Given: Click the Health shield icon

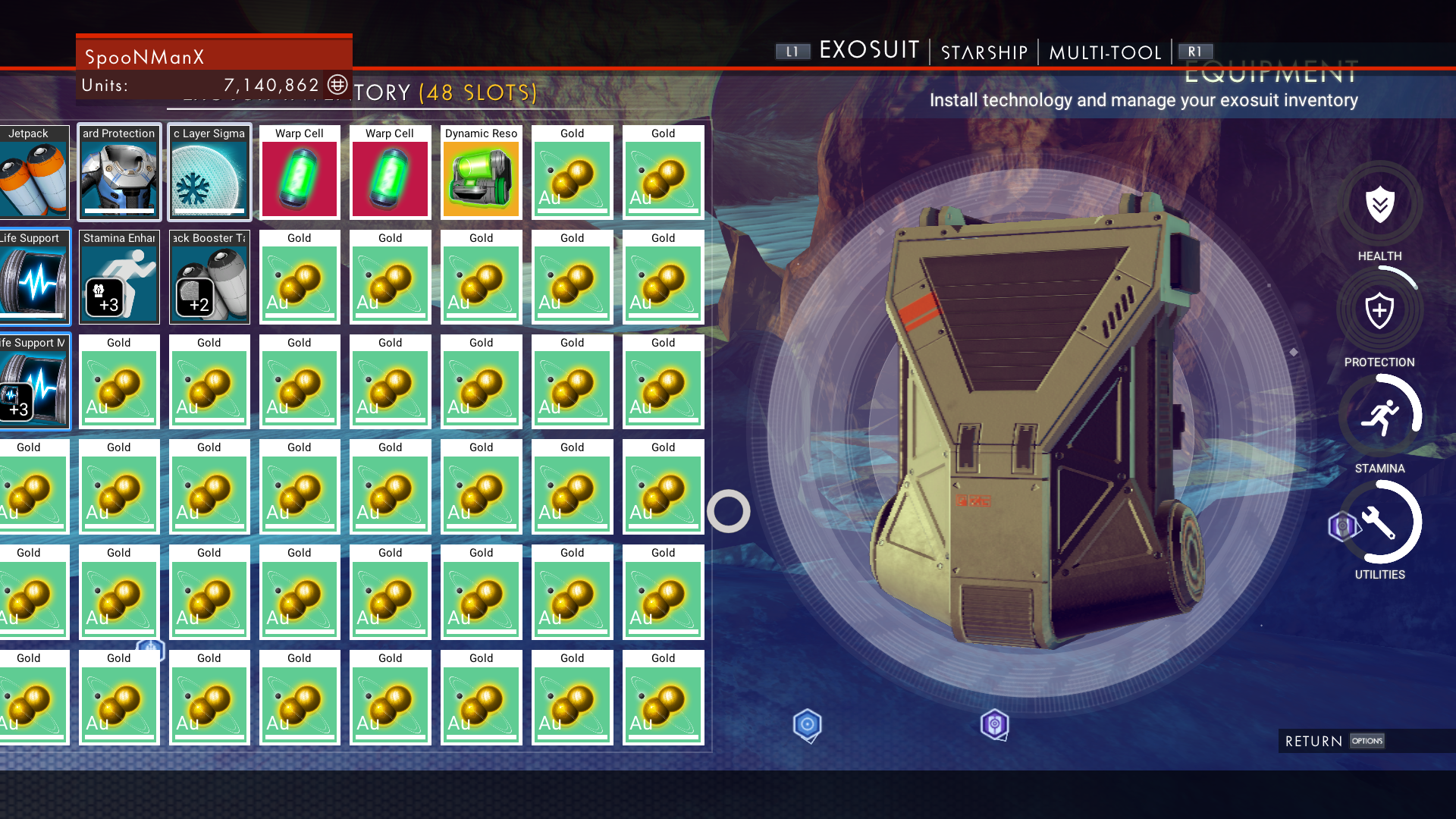Looking at the screenshot, I should 1379,205.
